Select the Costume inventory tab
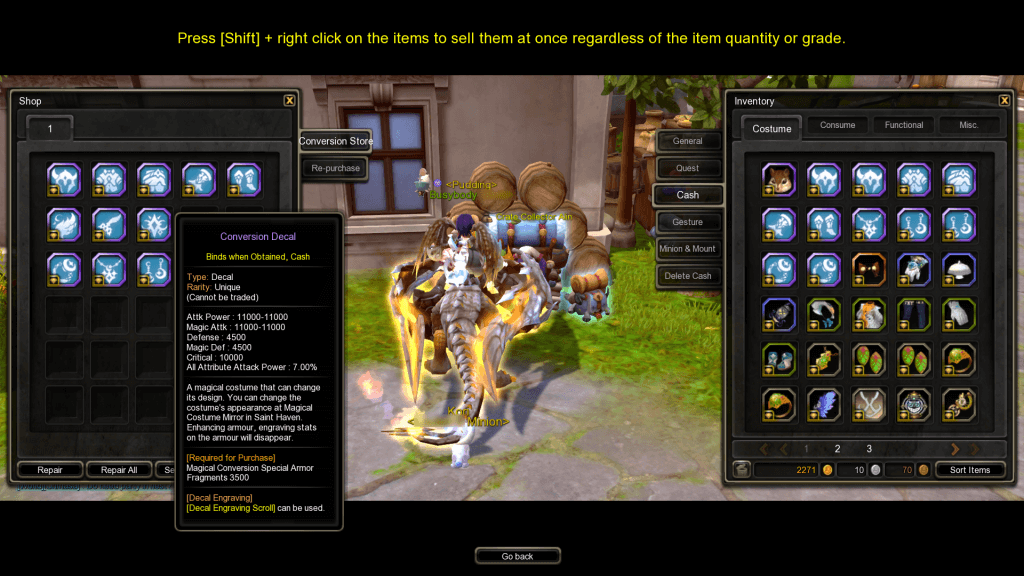 772,128
